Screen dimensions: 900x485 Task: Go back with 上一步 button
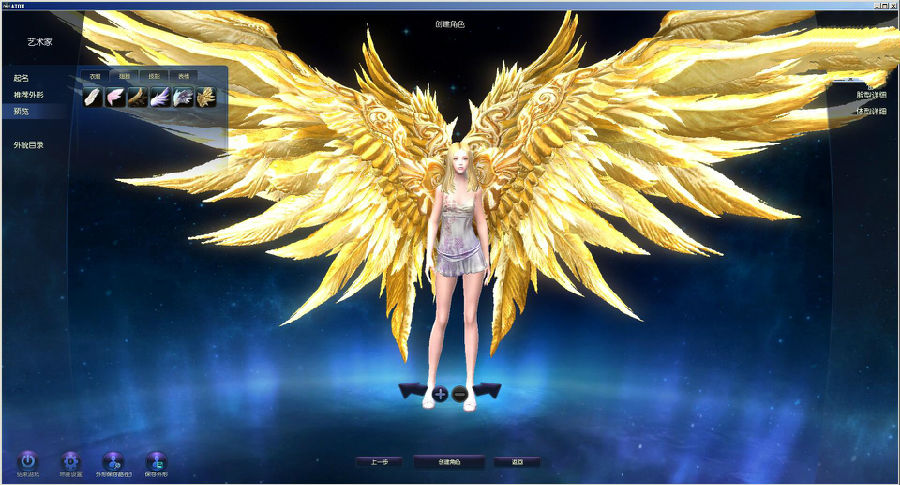coord(379,462)
